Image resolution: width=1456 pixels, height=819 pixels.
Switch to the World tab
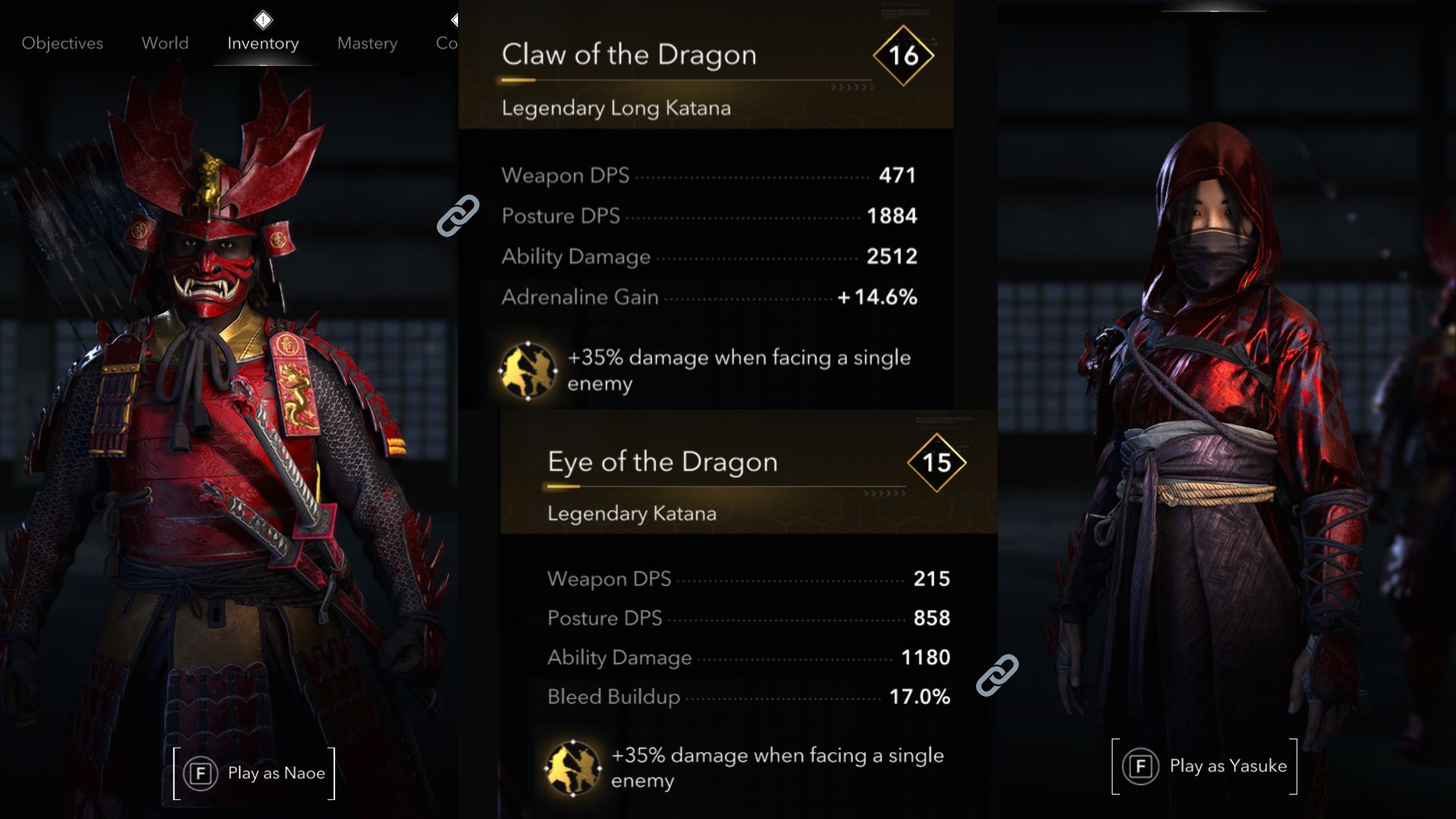click(165, 43)
